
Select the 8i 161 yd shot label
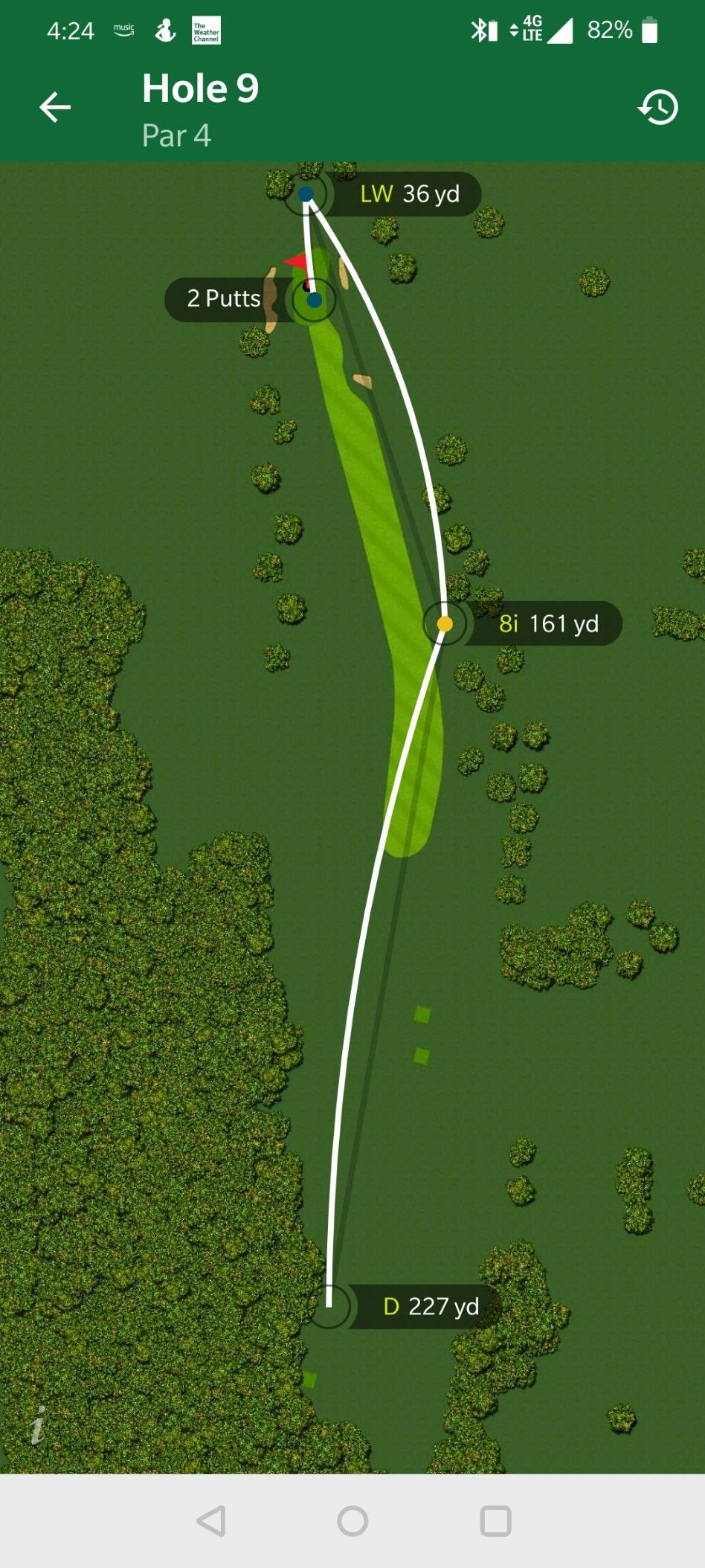[x=548, y=623]
